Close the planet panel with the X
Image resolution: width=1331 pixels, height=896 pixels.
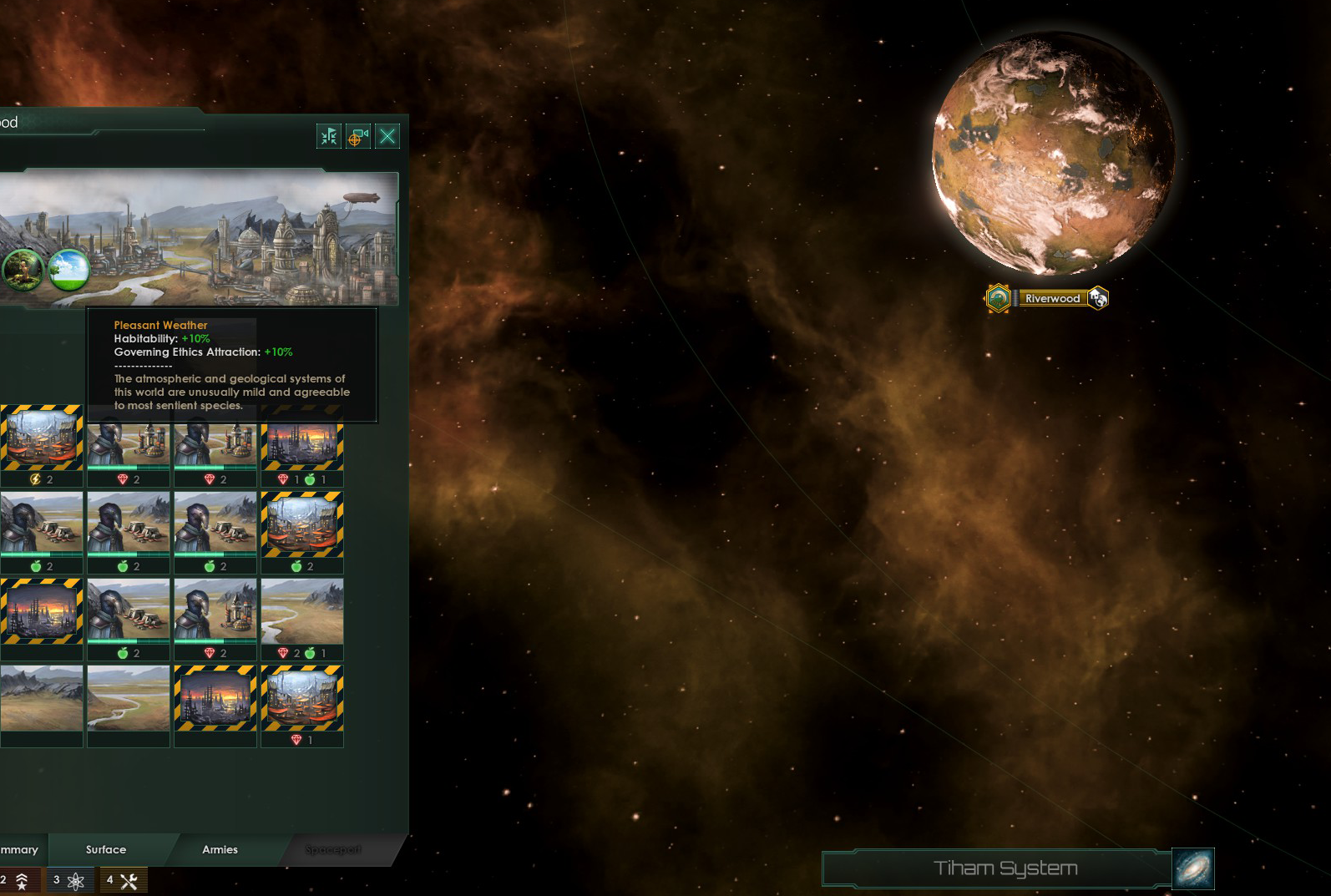tap(387, 136)
